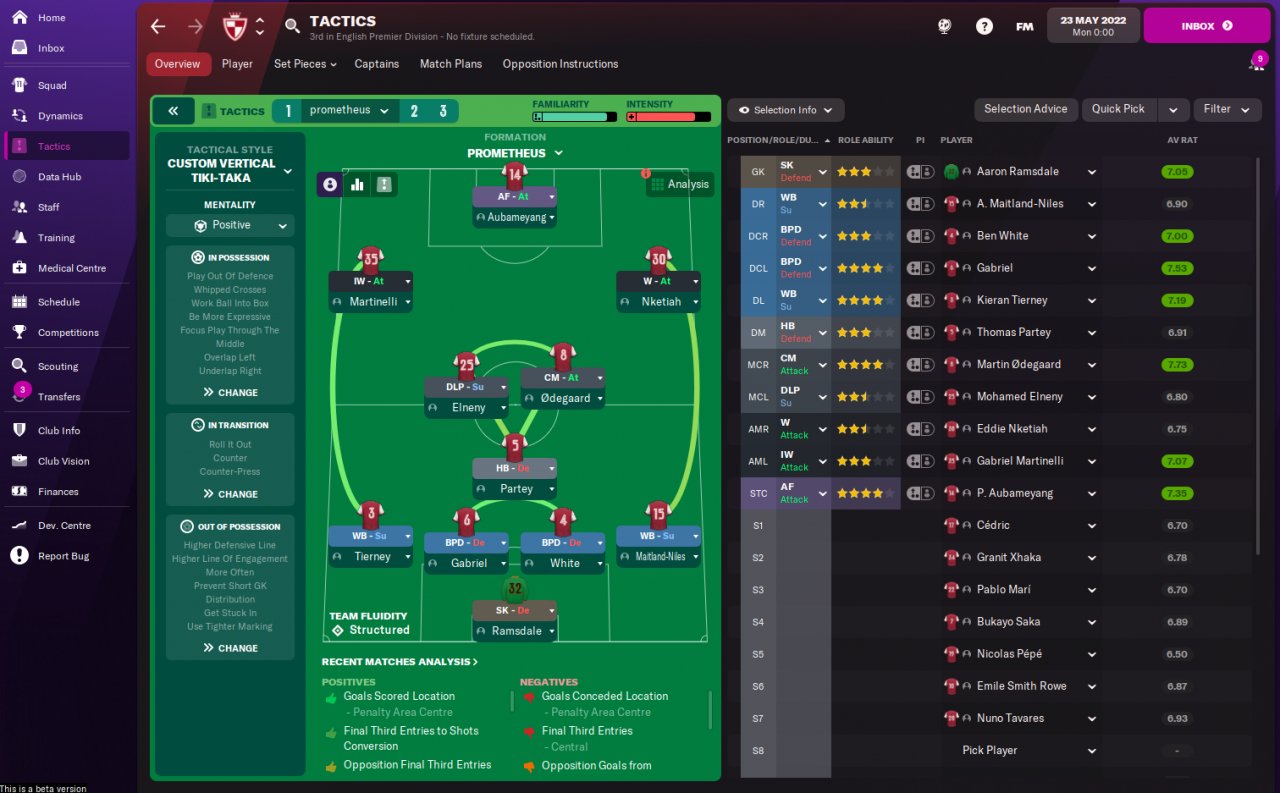Expand Recent Matches Analysis
The image size is (1280, 793).
(x=400, y=662)
